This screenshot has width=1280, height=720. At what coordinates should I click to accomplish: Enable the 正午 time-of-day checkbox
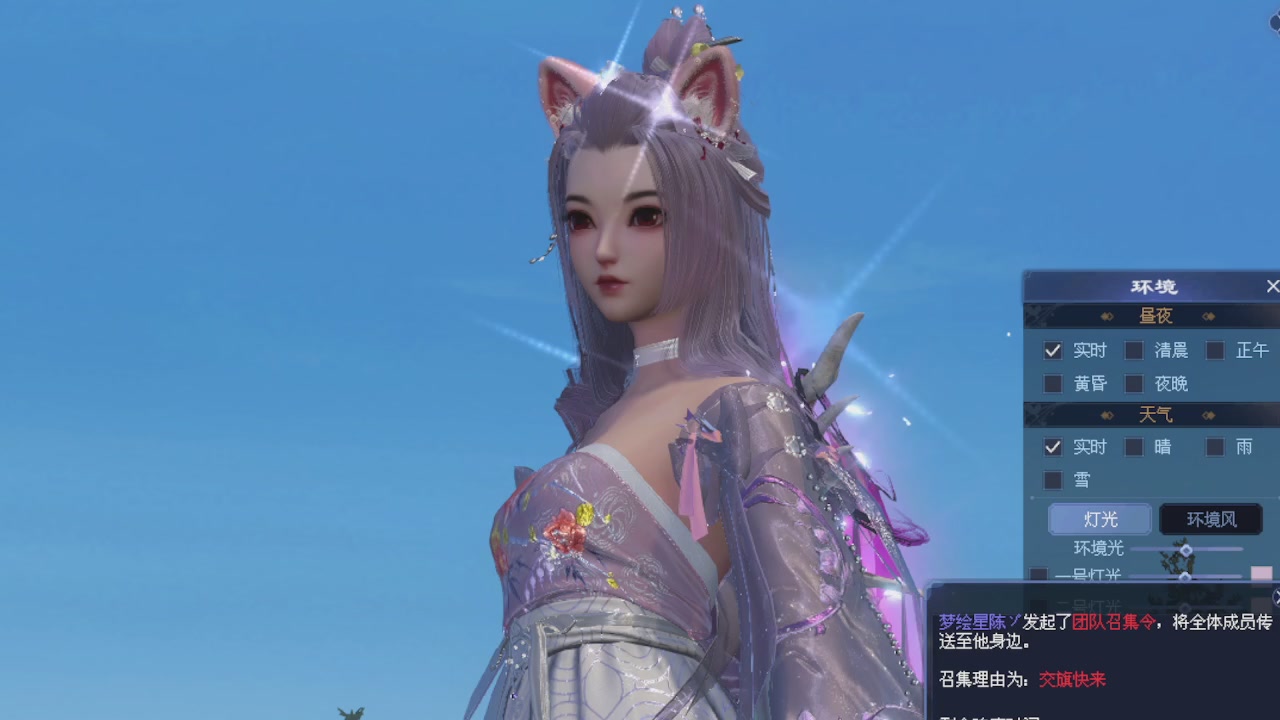[1213, 350]
